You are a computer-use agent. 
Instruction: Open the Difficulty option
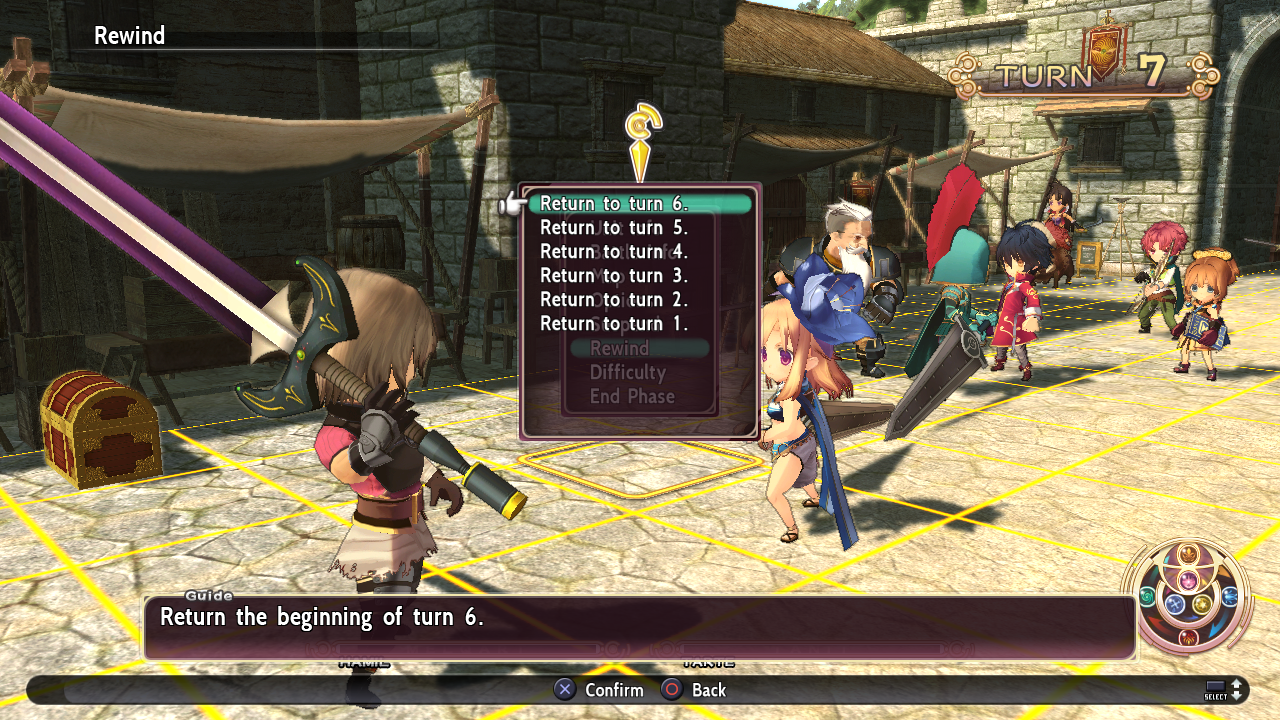point(628,373)
